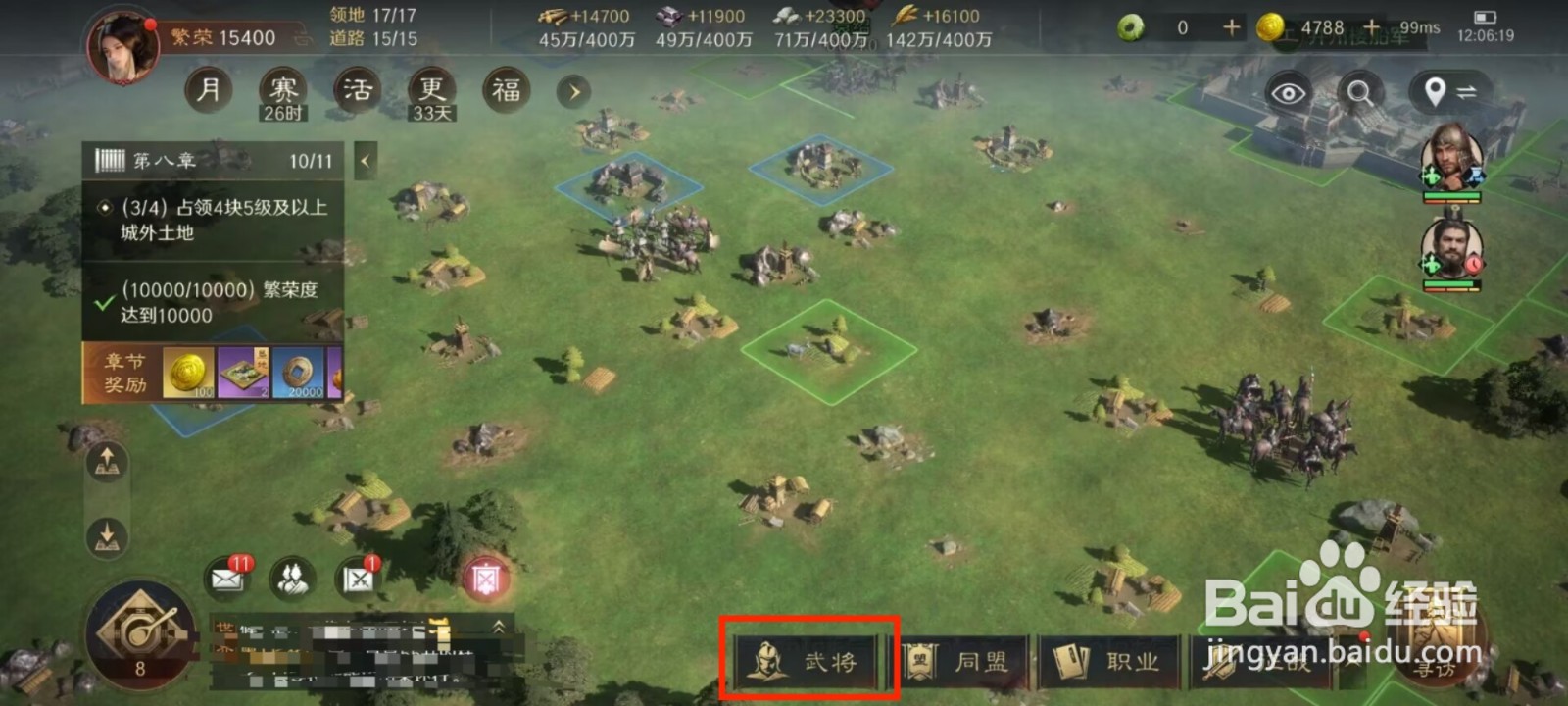Open the battle report icon with red badge
The height and width of the screenshot is (706, 1568).
pyautogui.click(x=355, y=579)
